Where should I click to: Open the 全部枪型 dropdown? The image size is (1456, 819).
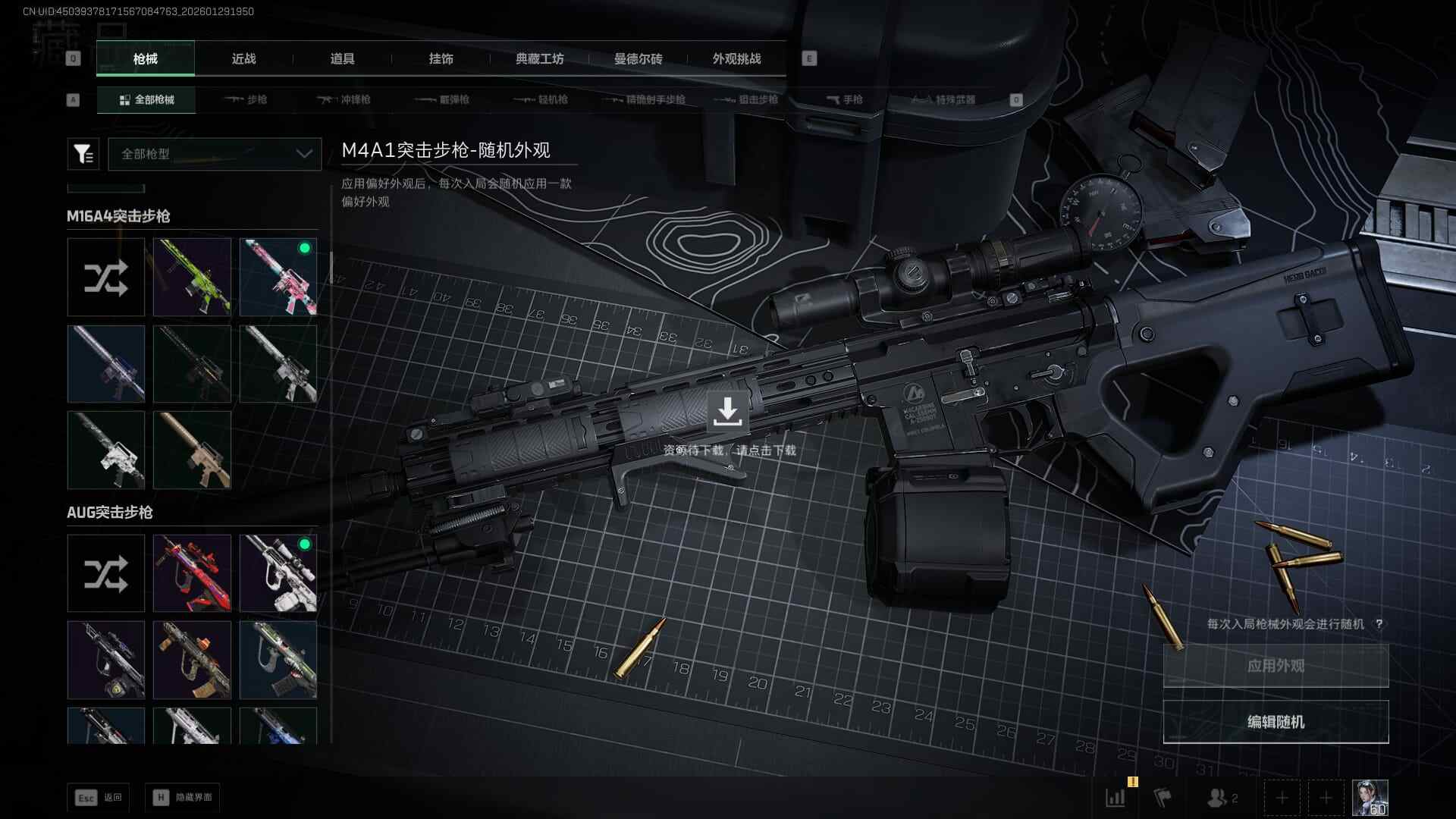click(215, 154)
